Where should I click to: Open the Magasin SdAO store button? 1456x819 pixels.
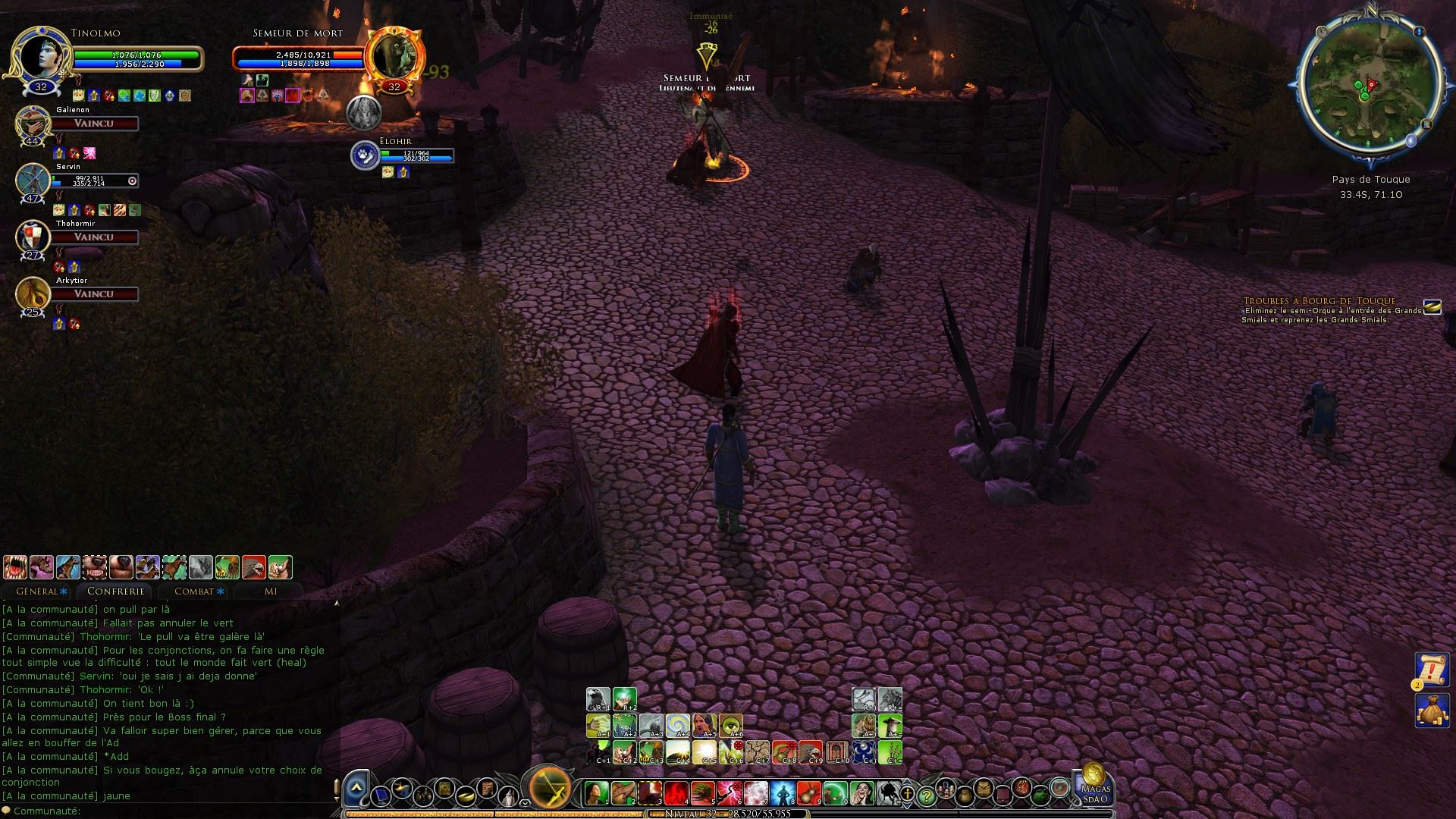click(x=1094, y=785)
